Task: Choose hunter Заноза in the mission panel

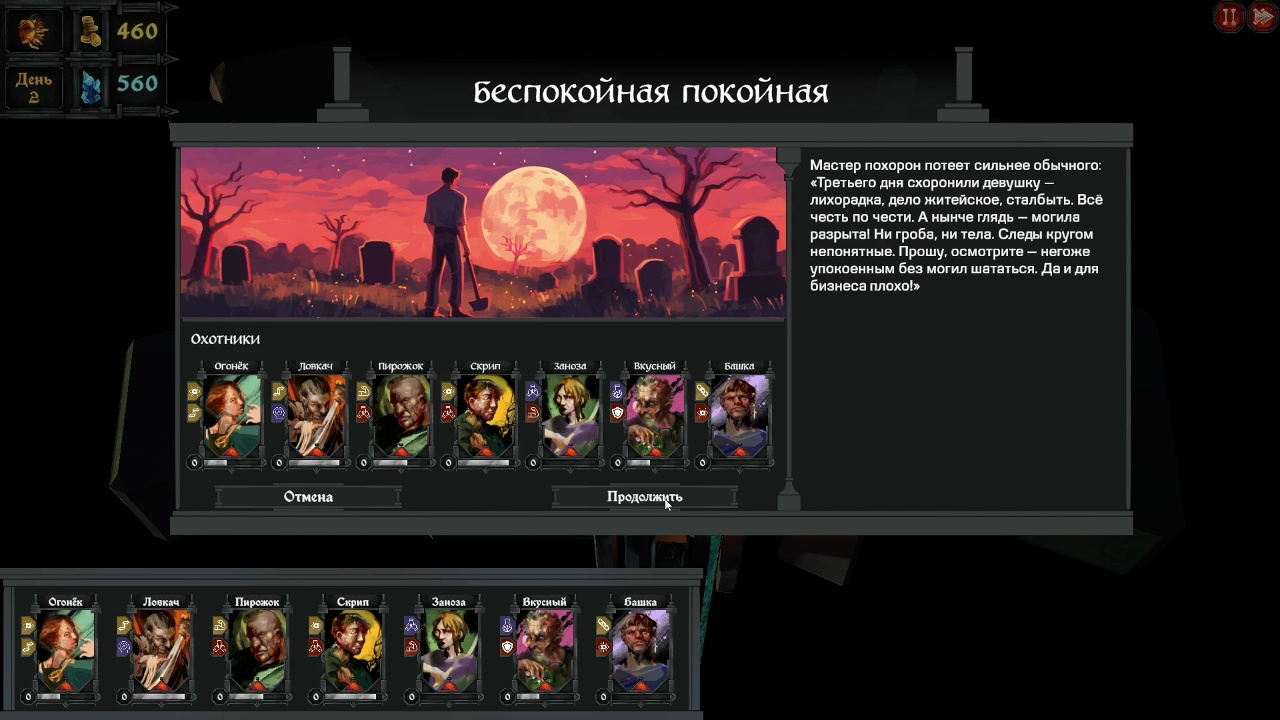Action: 570,416
